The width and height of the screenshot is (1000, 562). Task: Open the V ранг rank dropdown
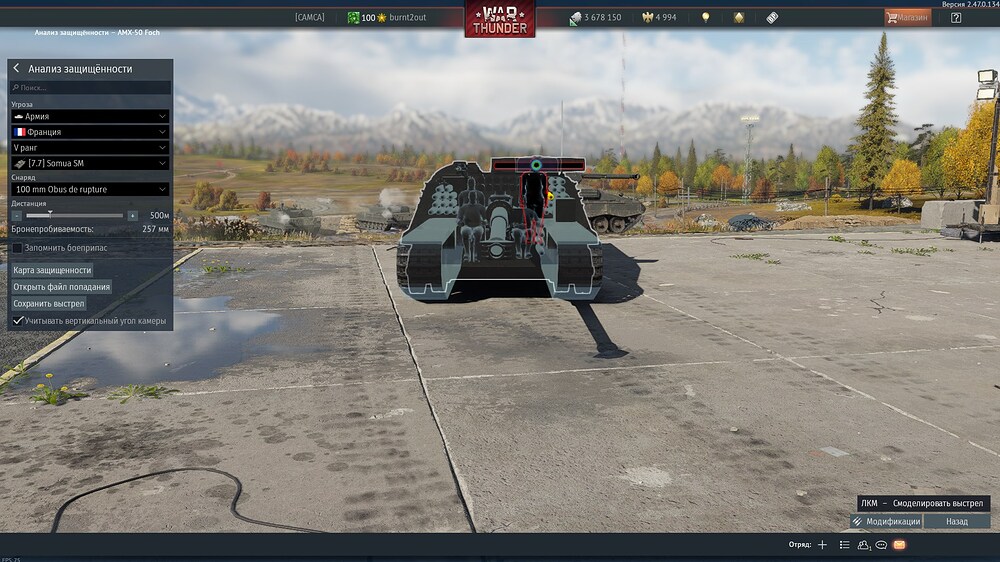click(89, 147)
